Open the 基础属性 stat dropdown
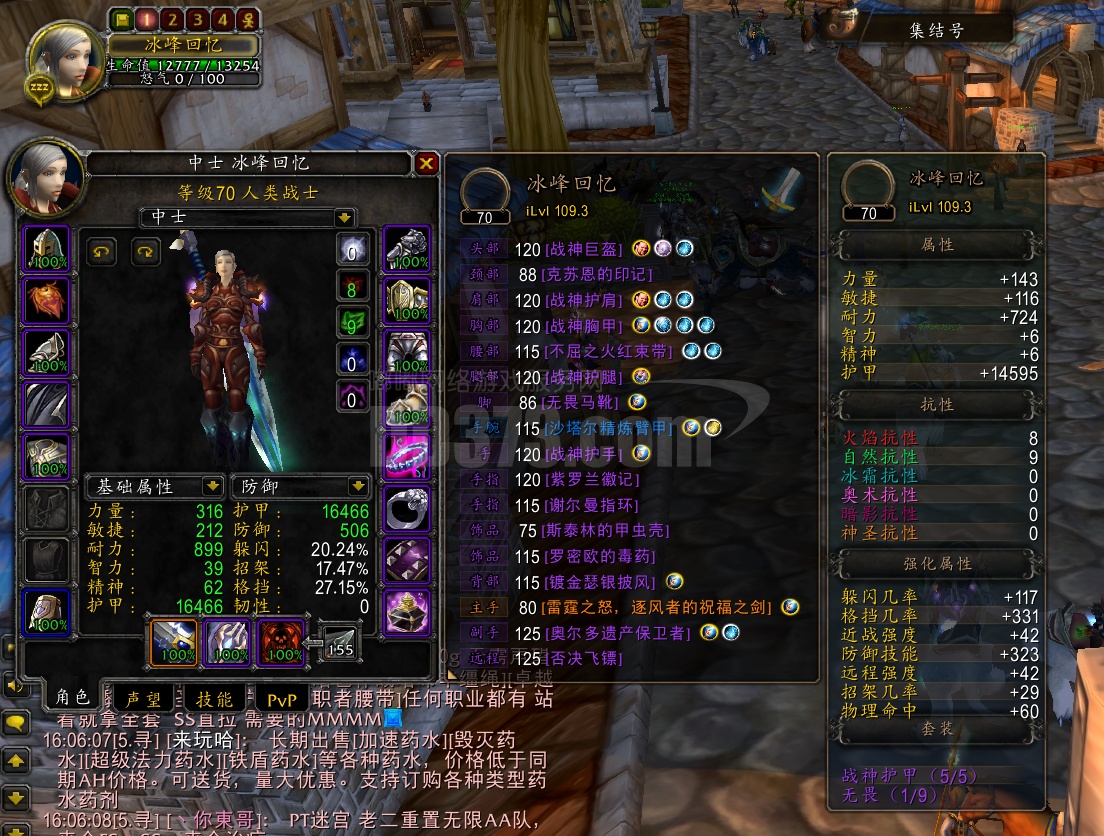Viewport: 1104px width, 836px height. pyautogui.click(x=212, y=486)
